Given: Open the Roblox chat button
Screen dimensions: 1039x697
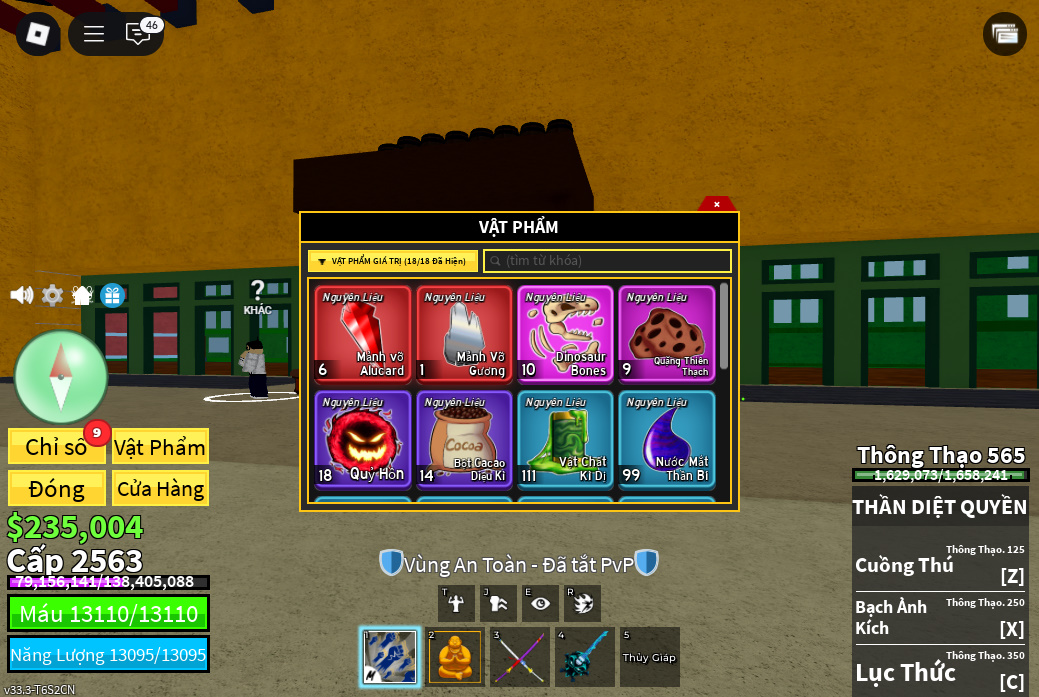Looking at the screenshot, I should coord(138,34).
